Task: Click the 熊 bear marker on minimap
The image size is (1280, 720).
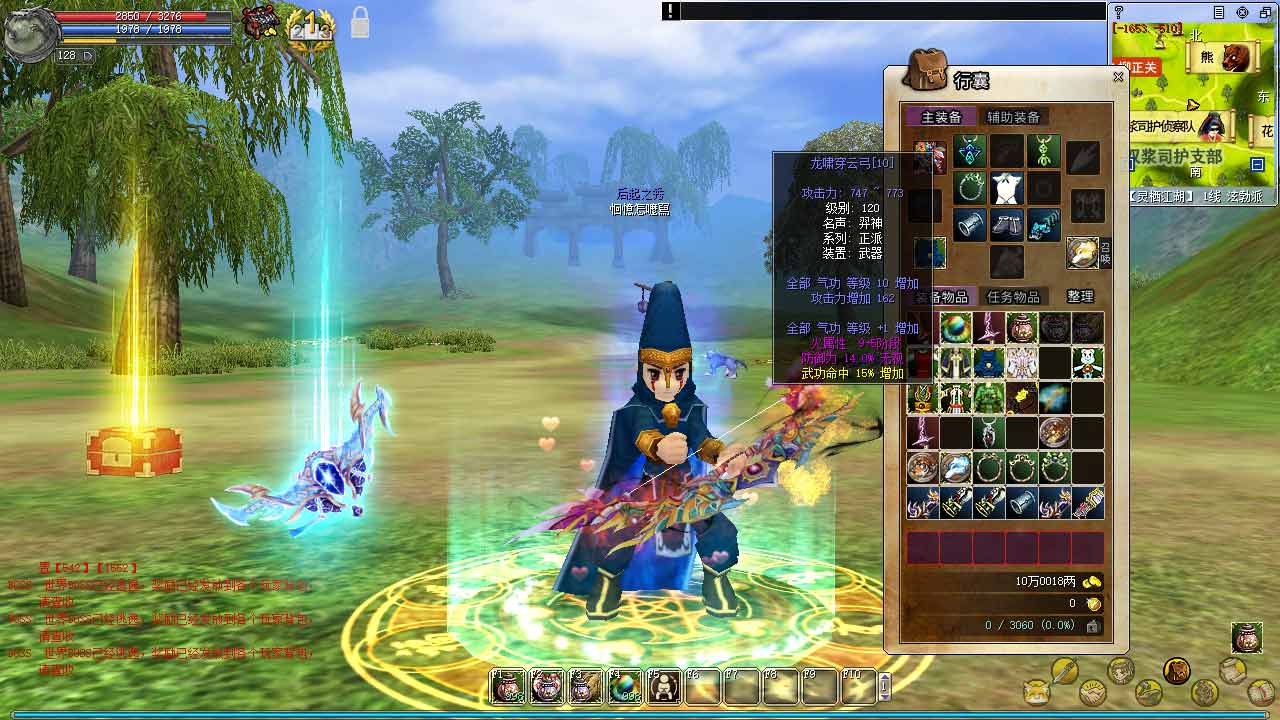Action: (x=1207, y=57)
